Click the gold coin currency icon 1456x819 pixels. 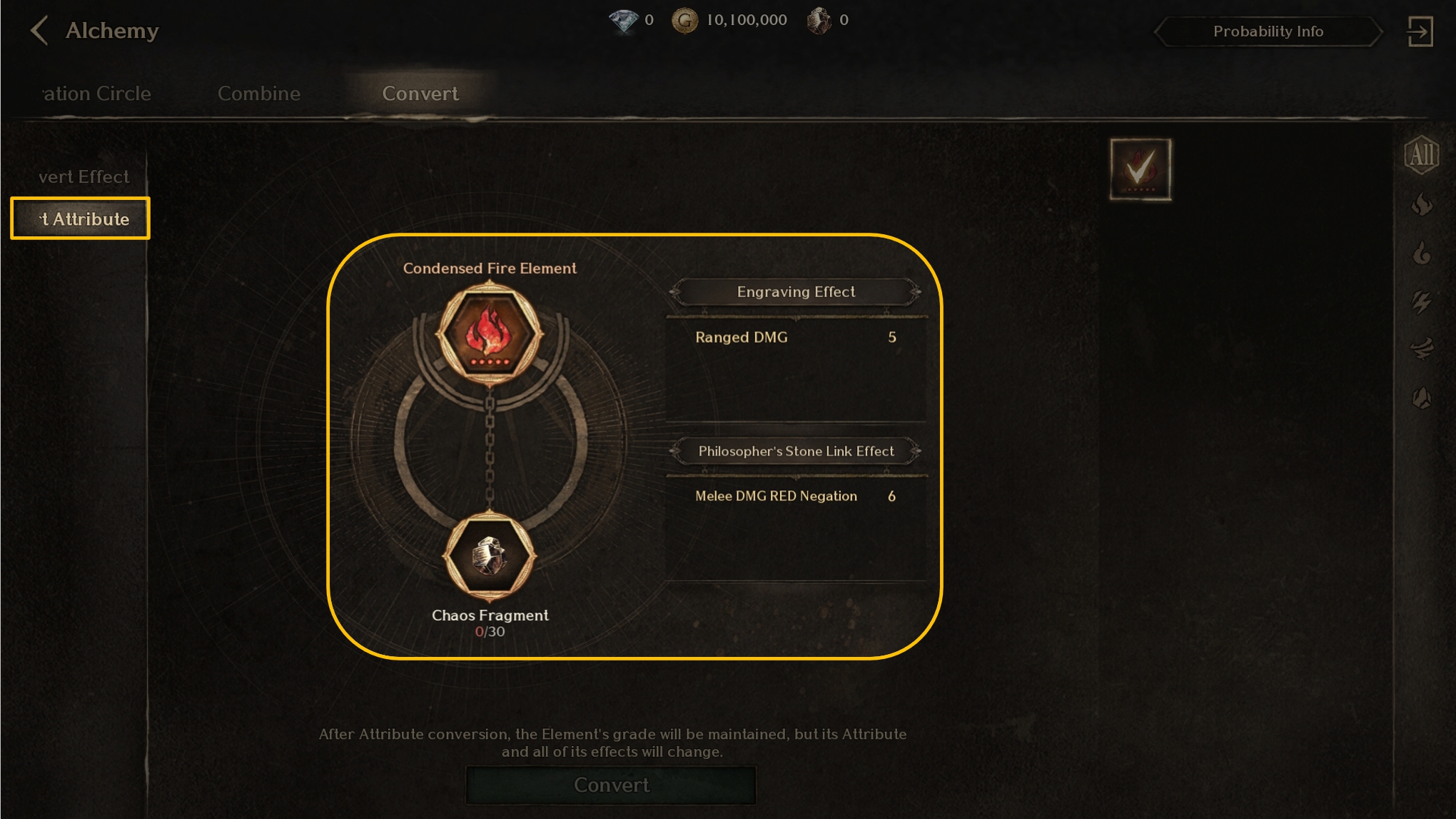684,21
